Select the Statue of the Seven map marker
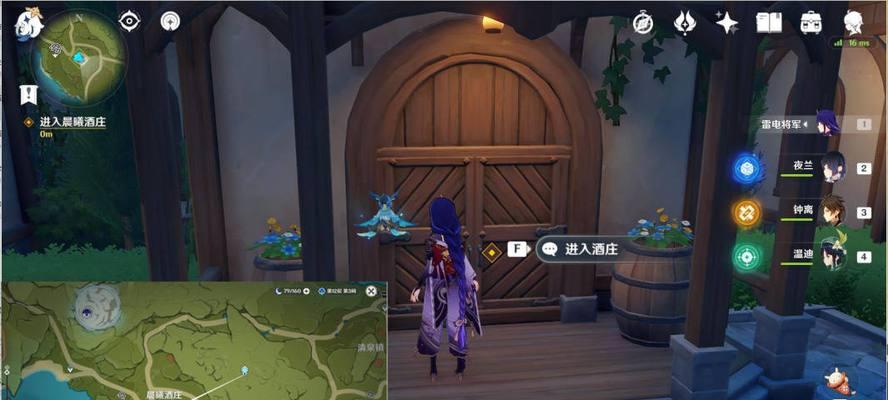 (245, 369)
